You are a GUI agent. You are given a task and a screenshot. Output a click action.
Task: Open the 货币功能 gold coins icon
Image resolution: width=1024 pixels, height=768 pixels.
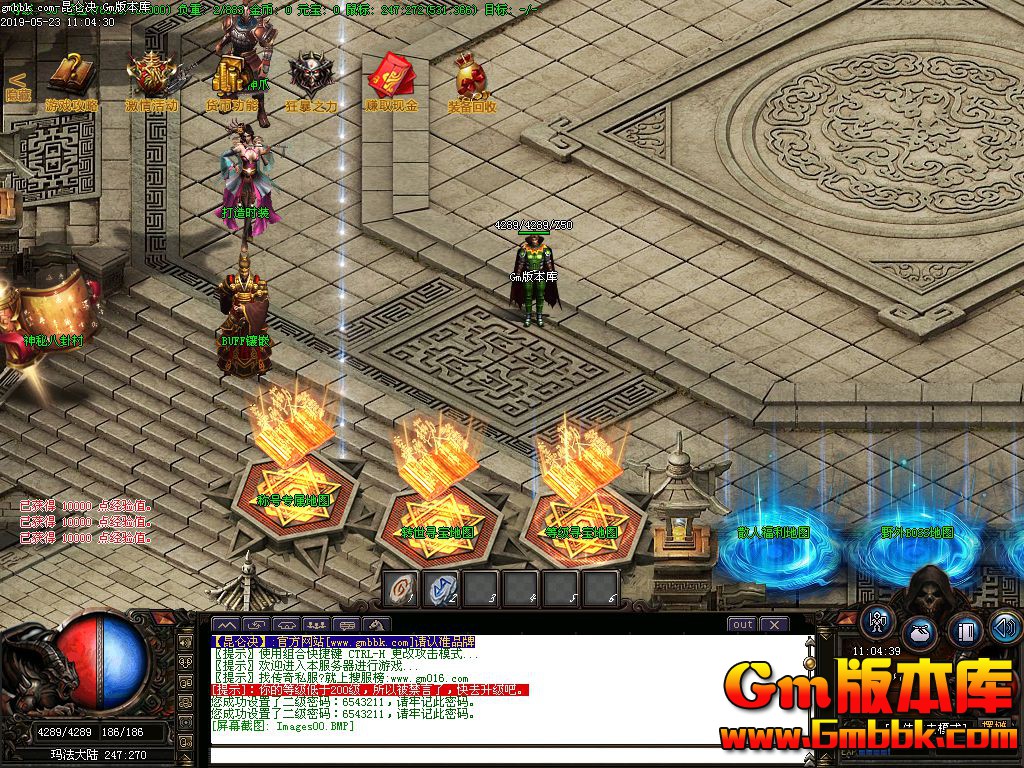tap(231, 78)
